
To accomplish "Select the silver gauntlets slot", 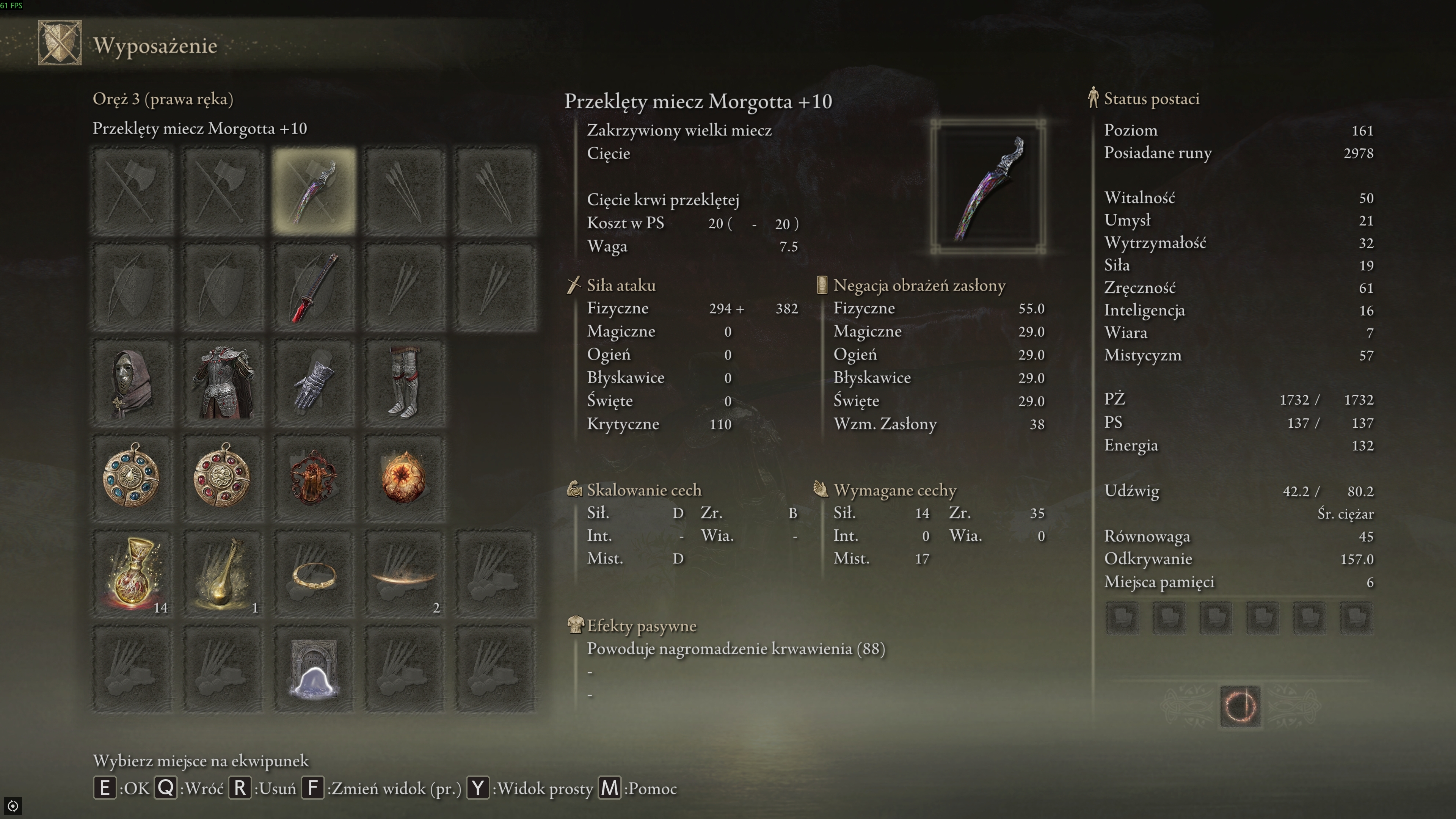I will coord(314,383).
